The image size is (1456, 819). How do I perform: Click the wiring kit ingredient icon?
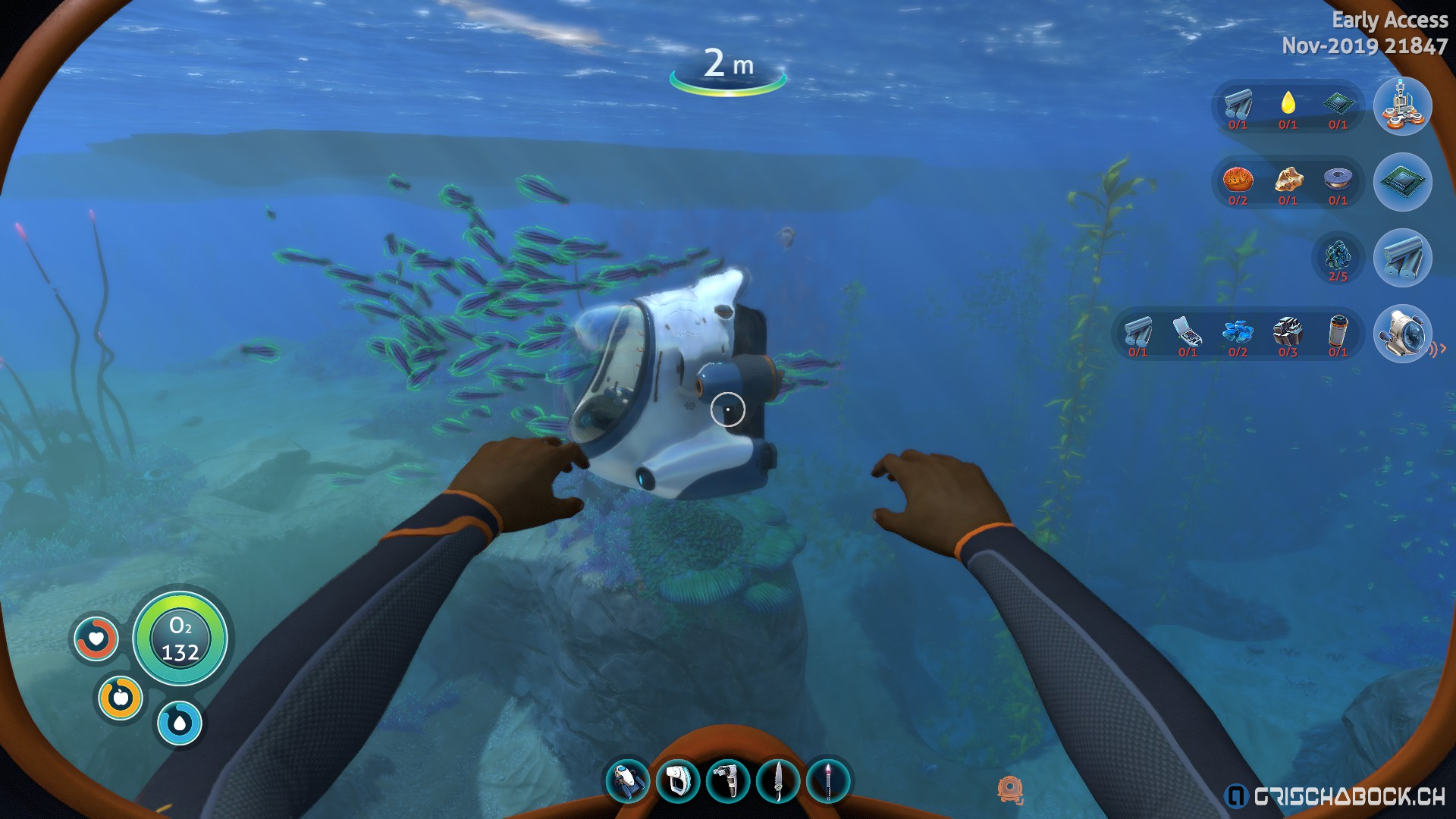tap(1188, 332)
